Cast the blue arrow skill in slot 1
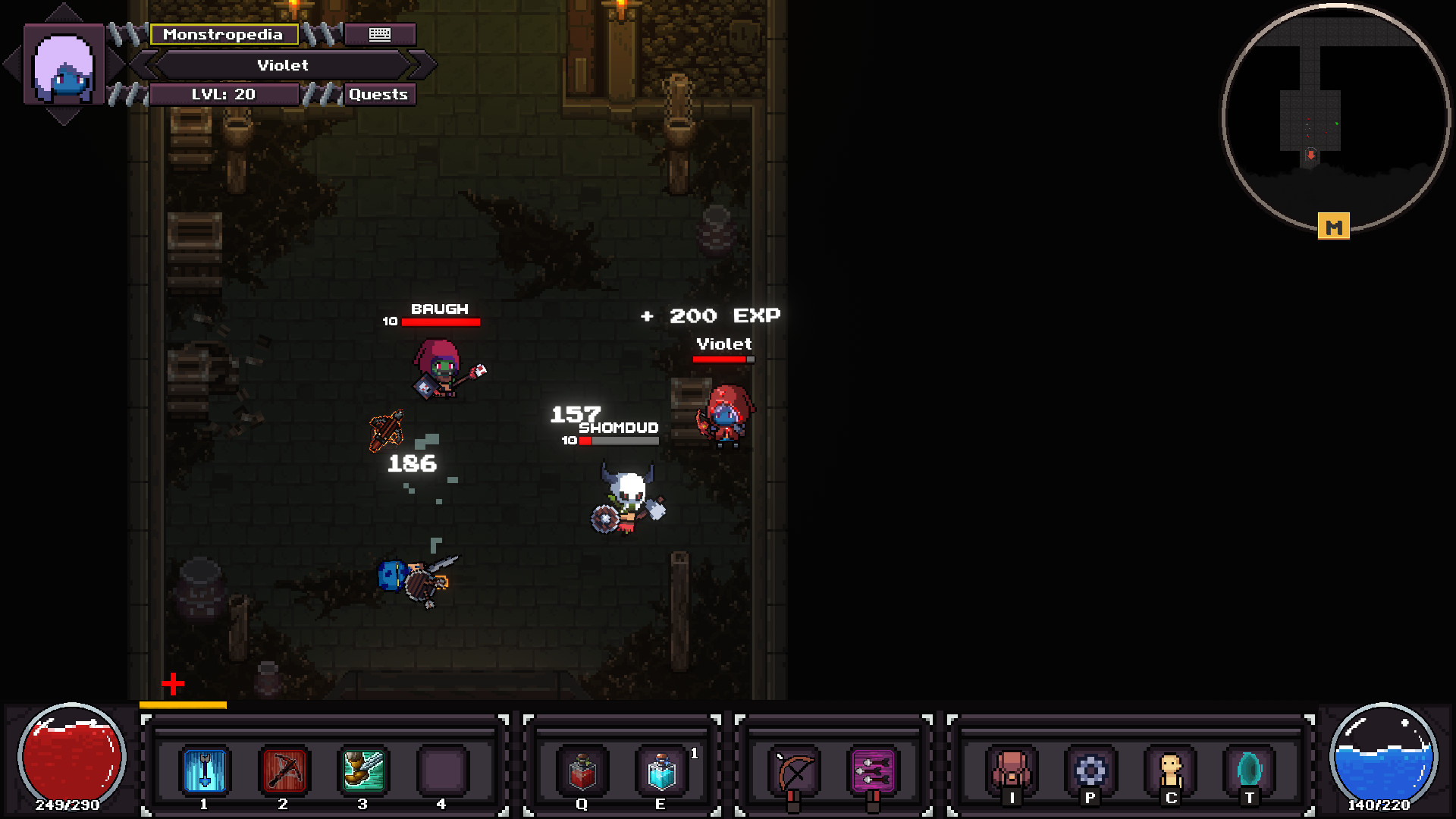This screenshot has height=819, width=1456. [x=202, y=770]
